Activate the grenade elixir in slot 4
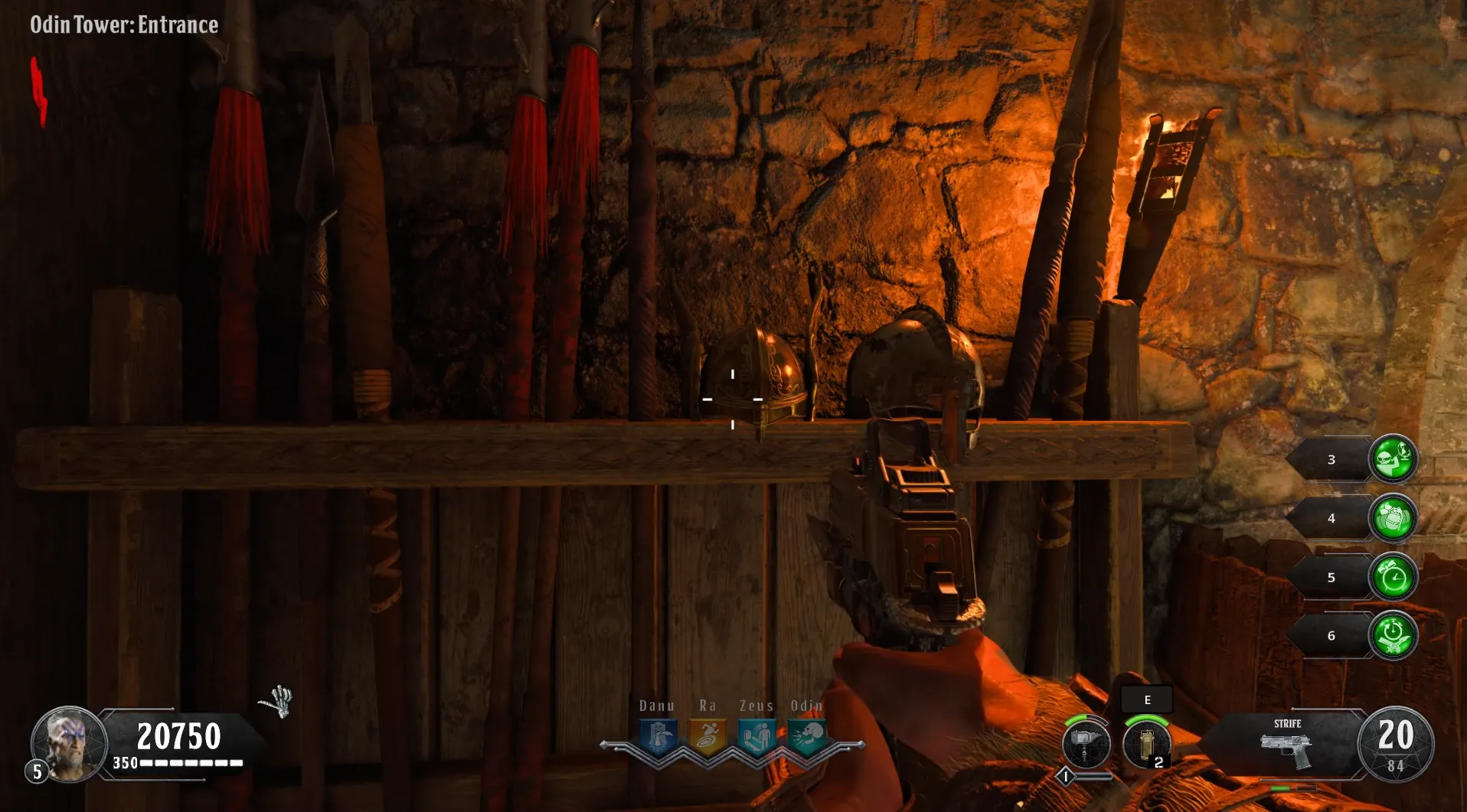The image size is (1467, 812). pyautogui.click(x=1393, y=518)
